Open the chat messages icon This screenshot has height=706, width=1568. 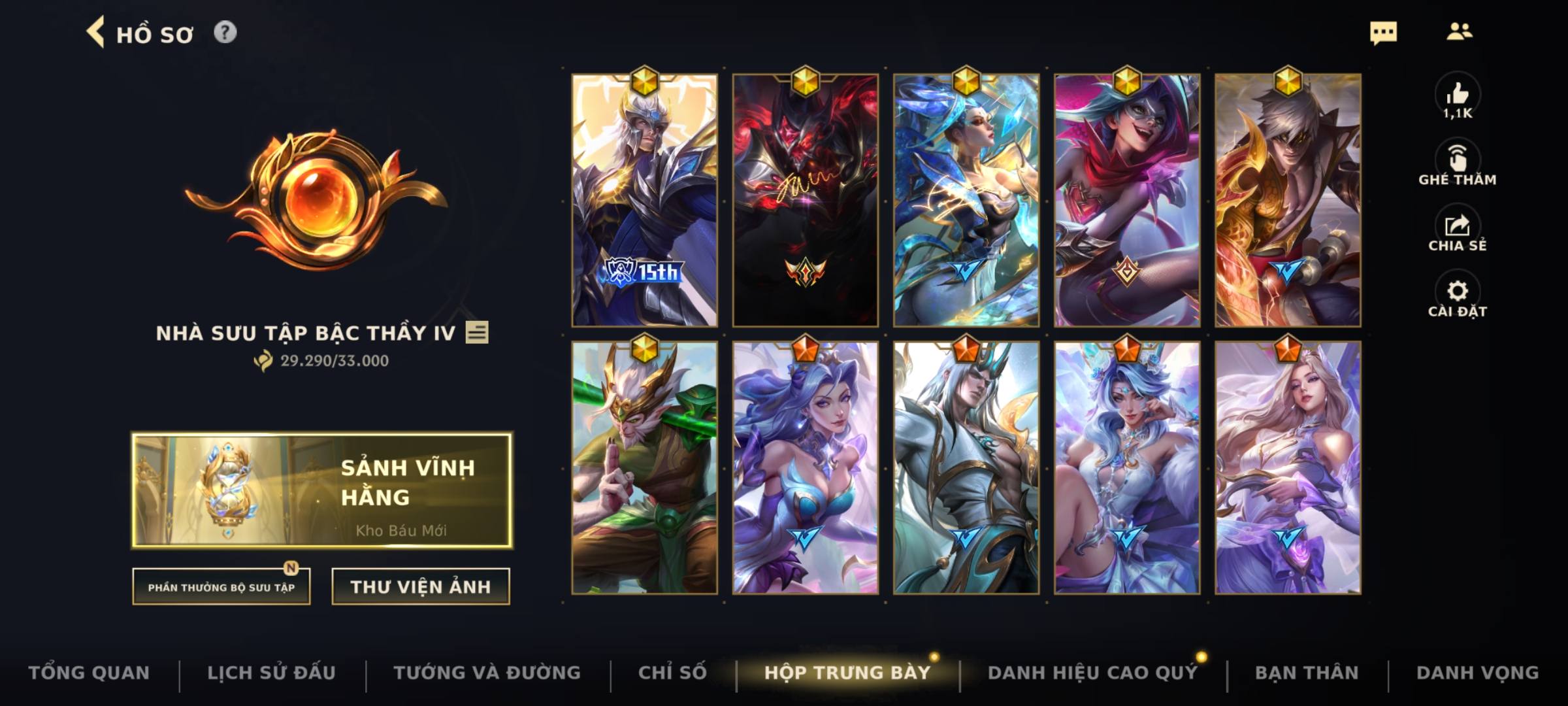(1385, 31)
